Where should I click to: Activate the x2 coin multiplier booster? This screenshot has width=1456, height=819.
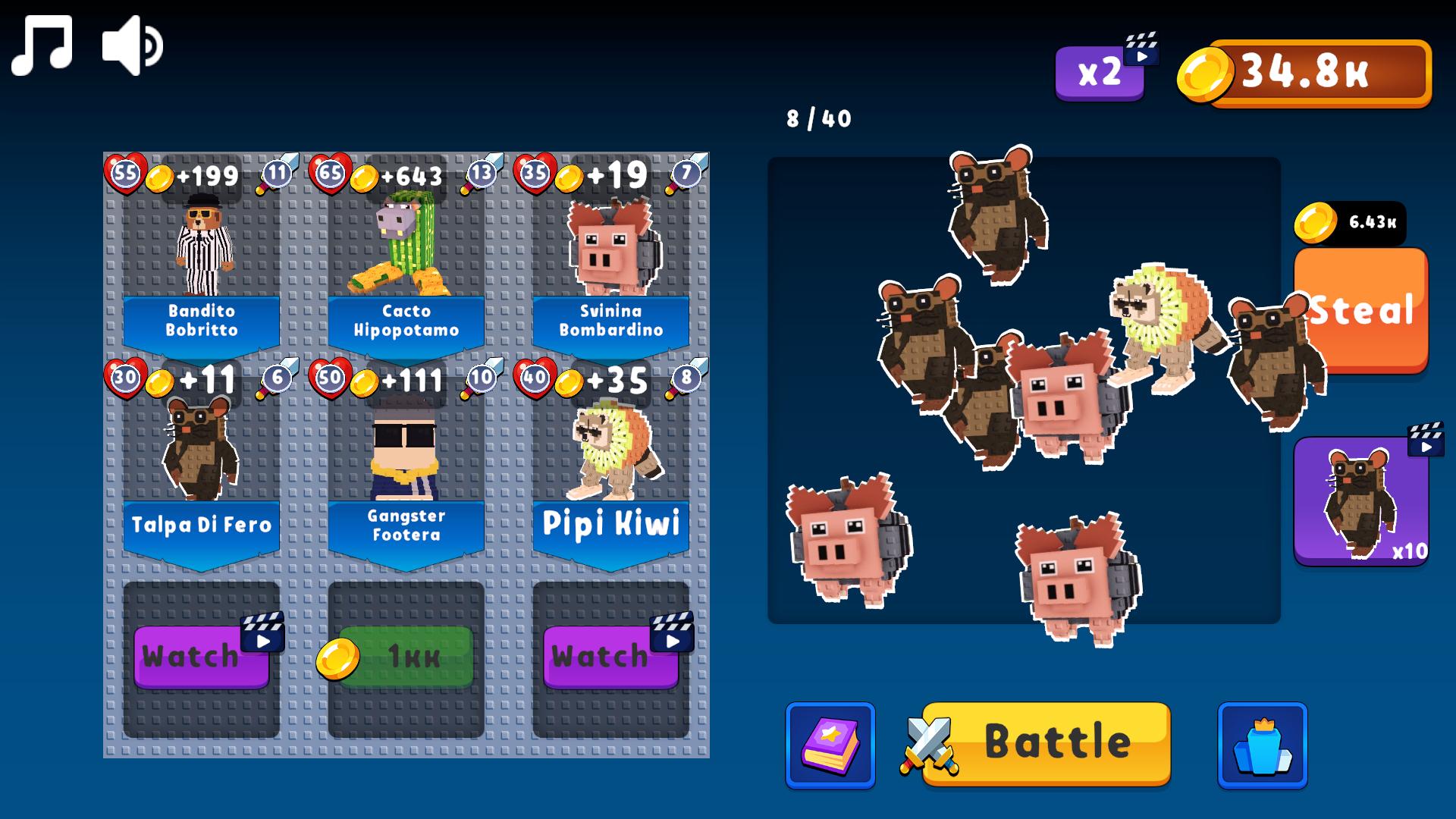(1099, 73)
